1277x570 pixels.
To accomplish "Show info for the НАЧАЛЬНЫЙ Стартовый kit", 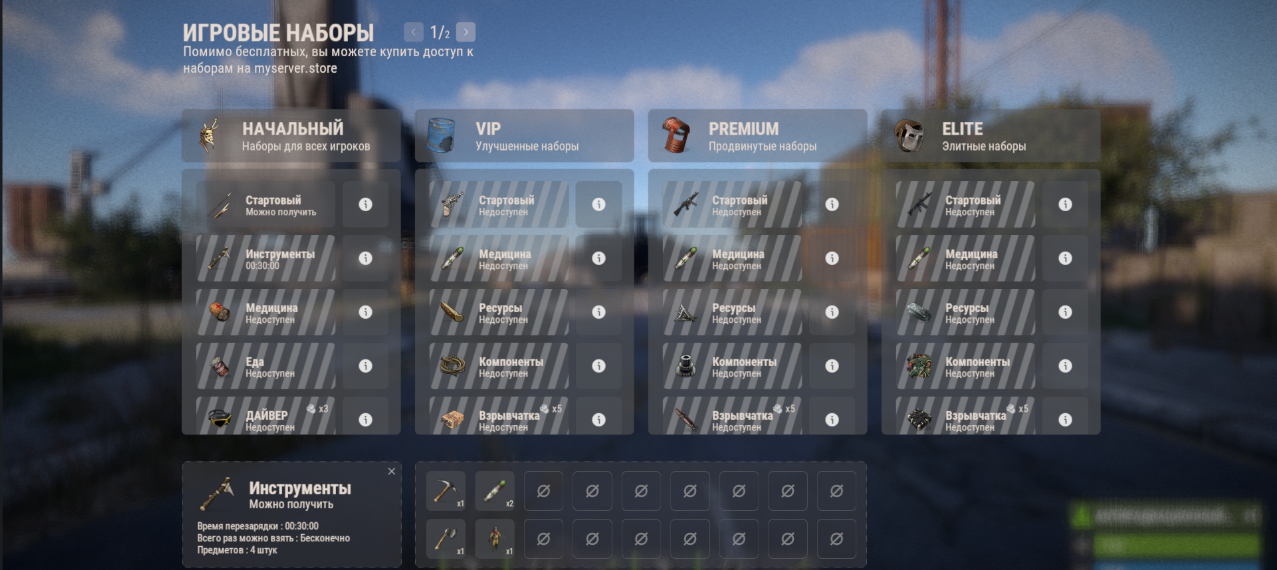I will (x=365, y=204).
